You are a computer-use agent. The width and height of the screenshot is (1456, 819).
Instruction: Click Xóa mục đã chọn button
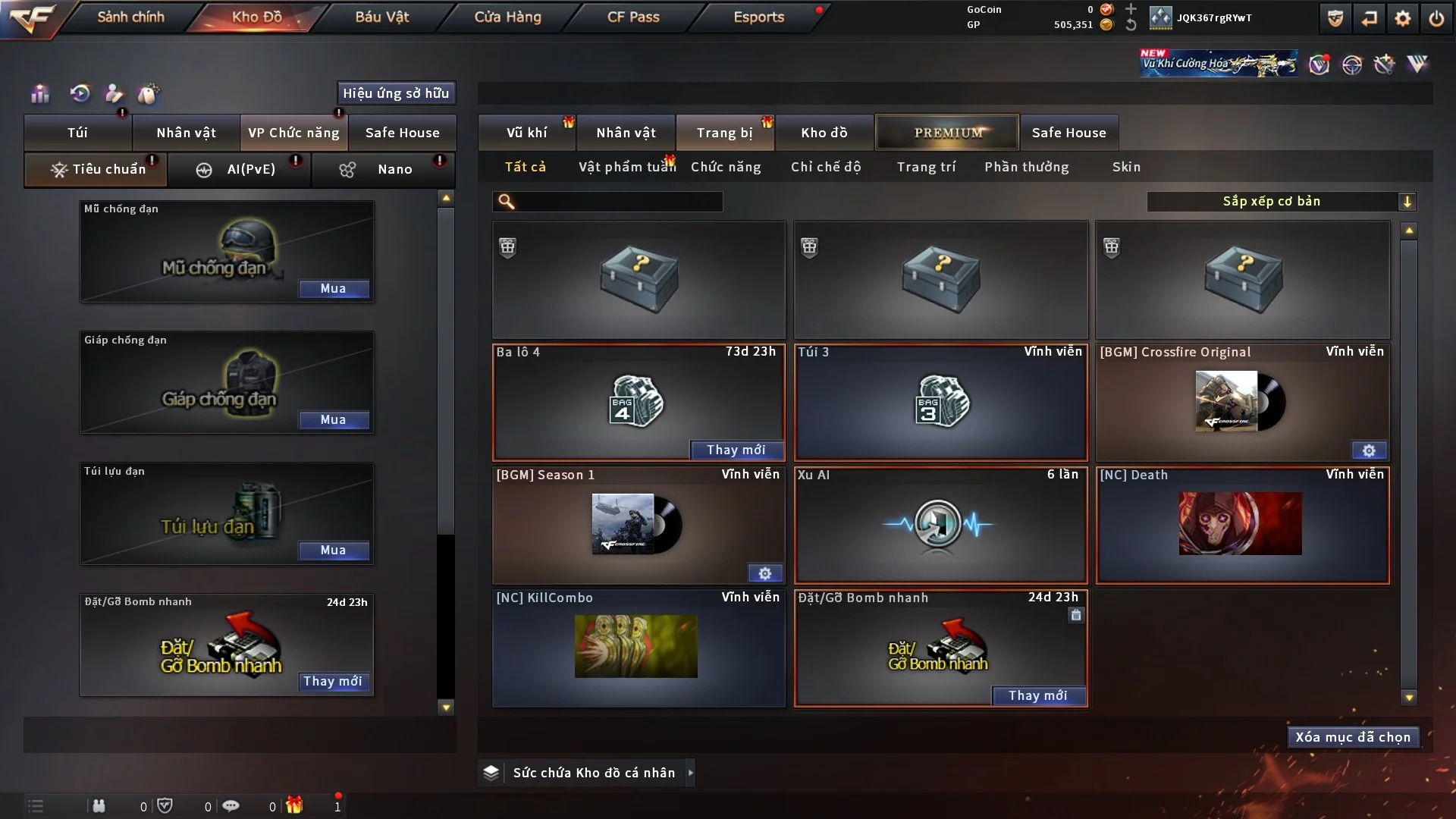click(1353, 737)
